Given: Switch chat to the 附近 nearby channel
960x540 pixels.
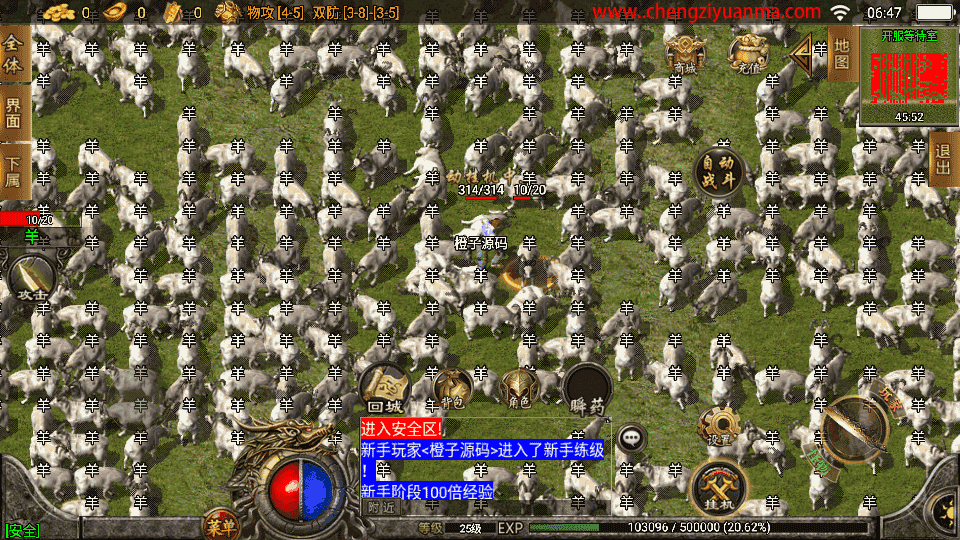Looking at the screenshot, I should (x=381, y=507).
